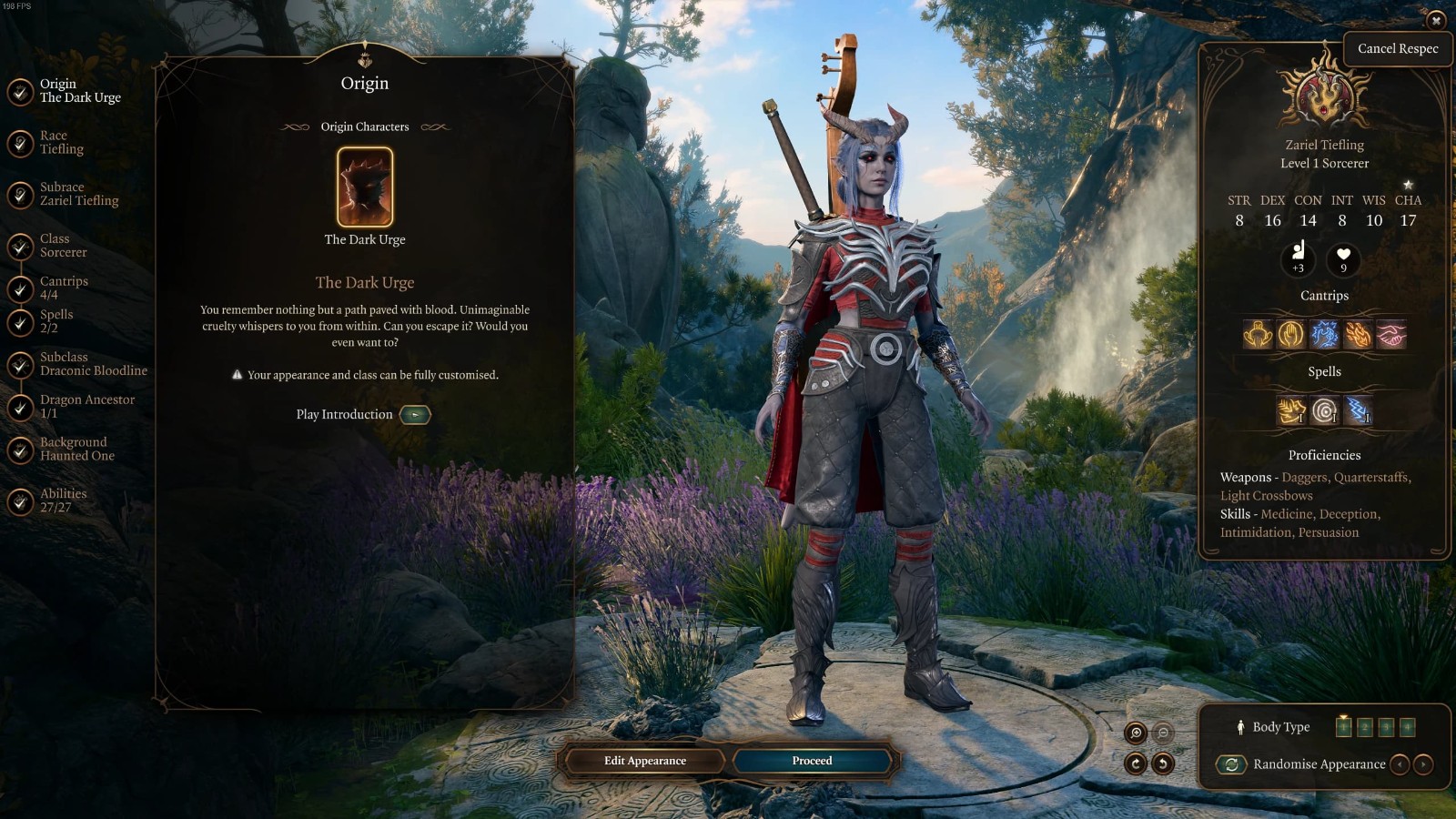Select the Cantrips 4/4 step
Screen dimensions: 1456x819
coord(64,288)
